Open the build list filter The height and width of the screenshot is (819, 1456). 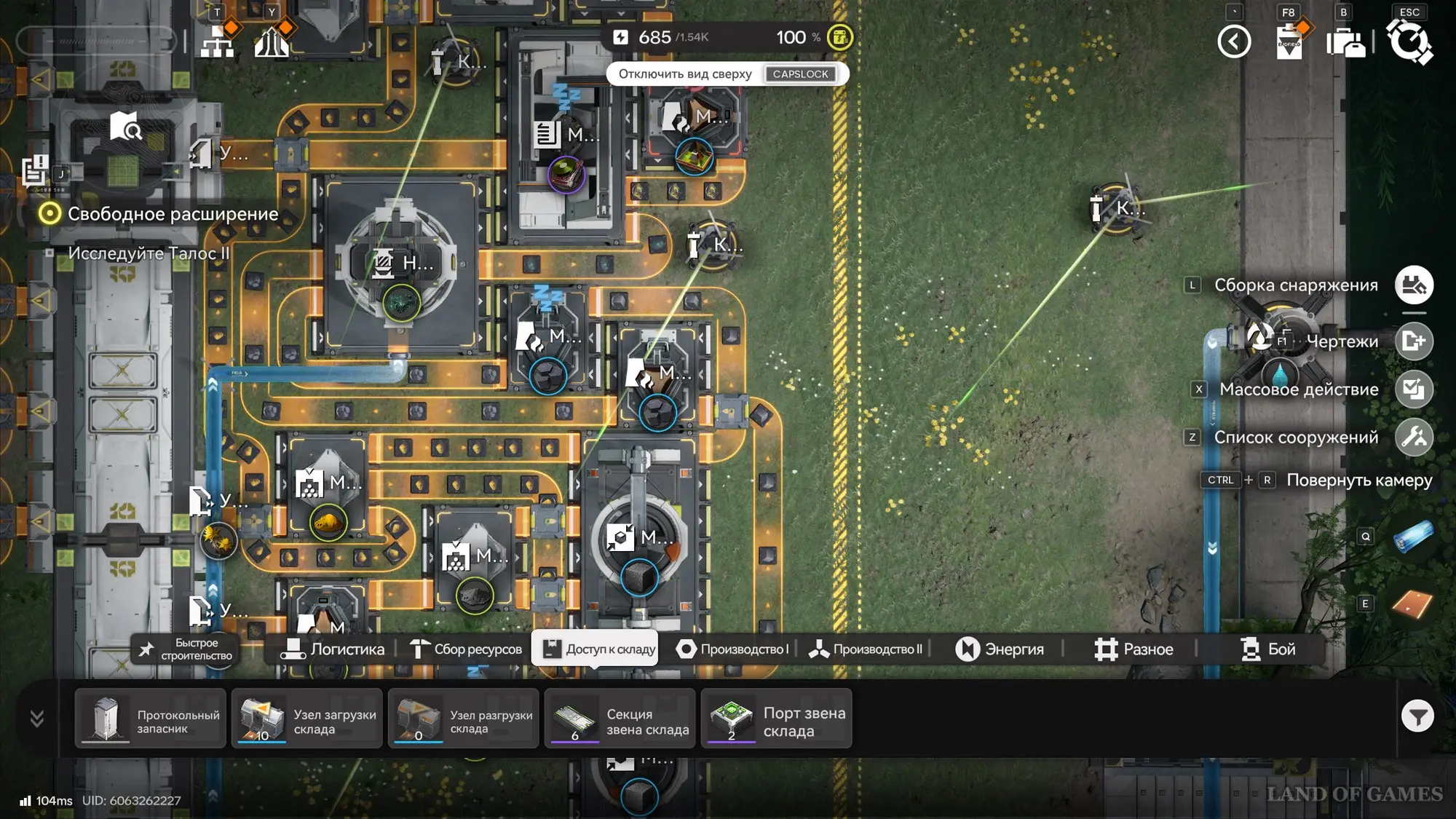coord(1417,717)
